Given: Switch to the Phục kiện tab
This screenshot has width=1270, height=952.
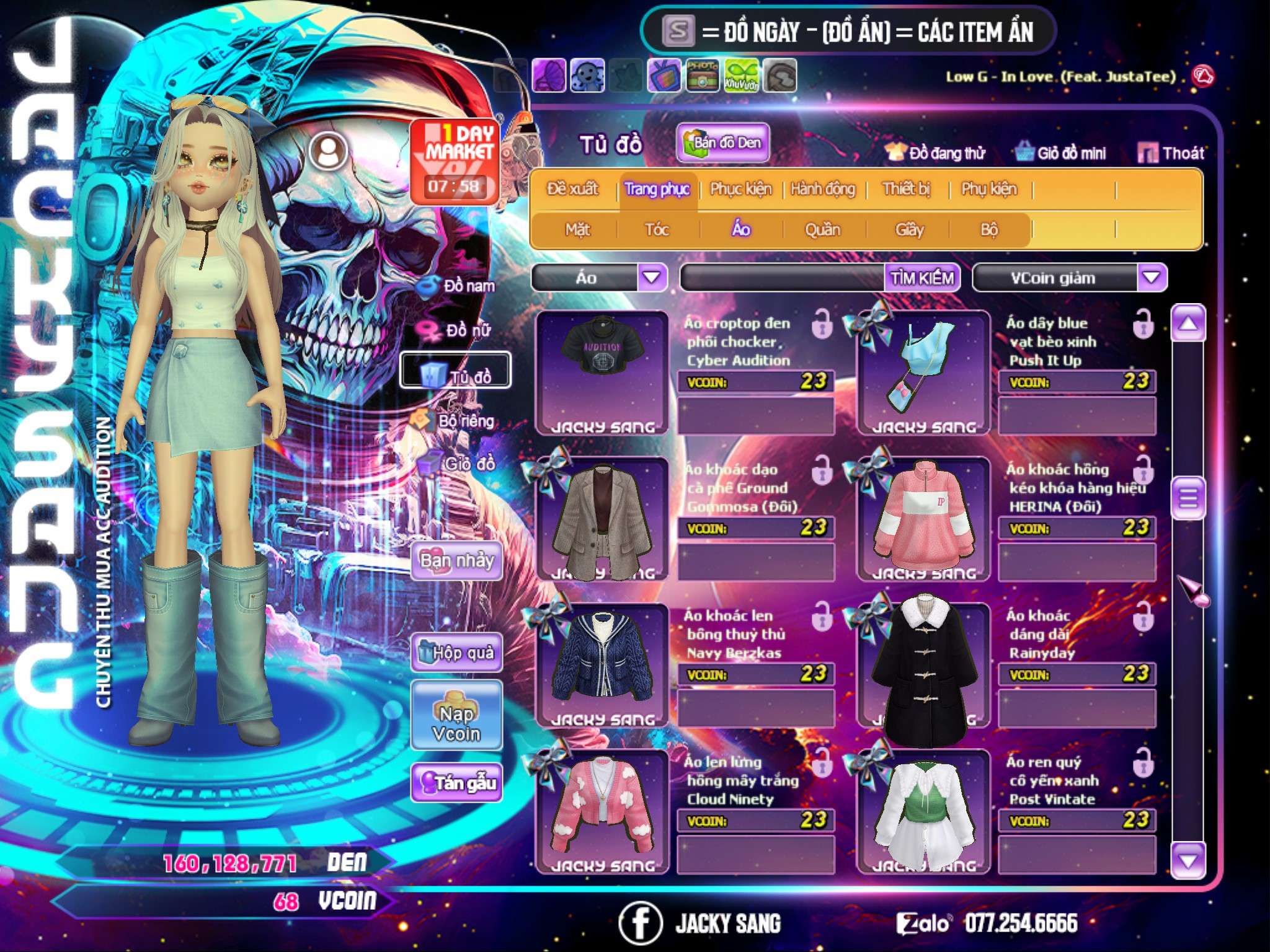Looking at the screenshot, I should [740, 189].
